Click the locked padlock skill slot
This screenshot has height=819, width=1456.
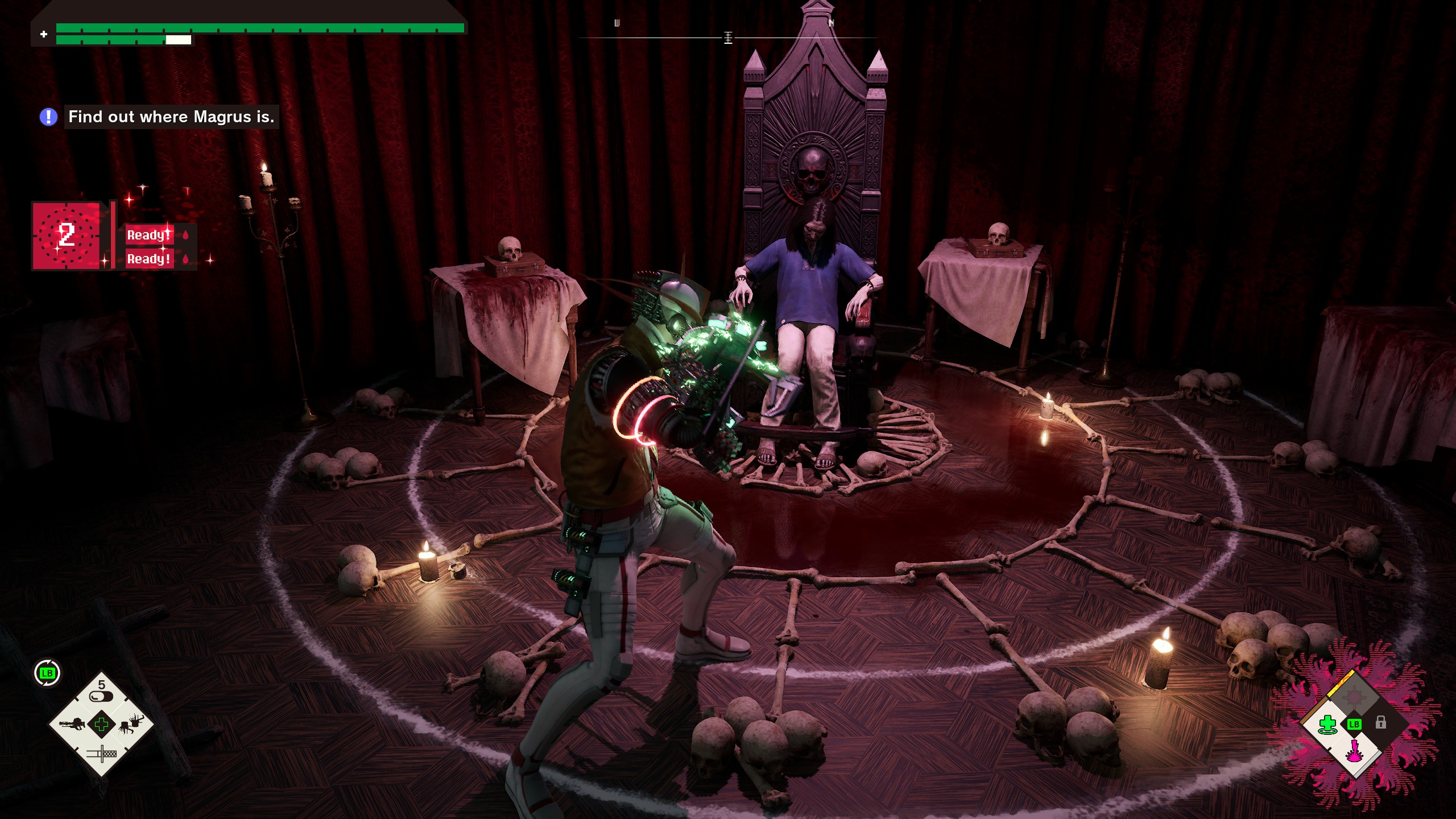[x=1381, y=723]
